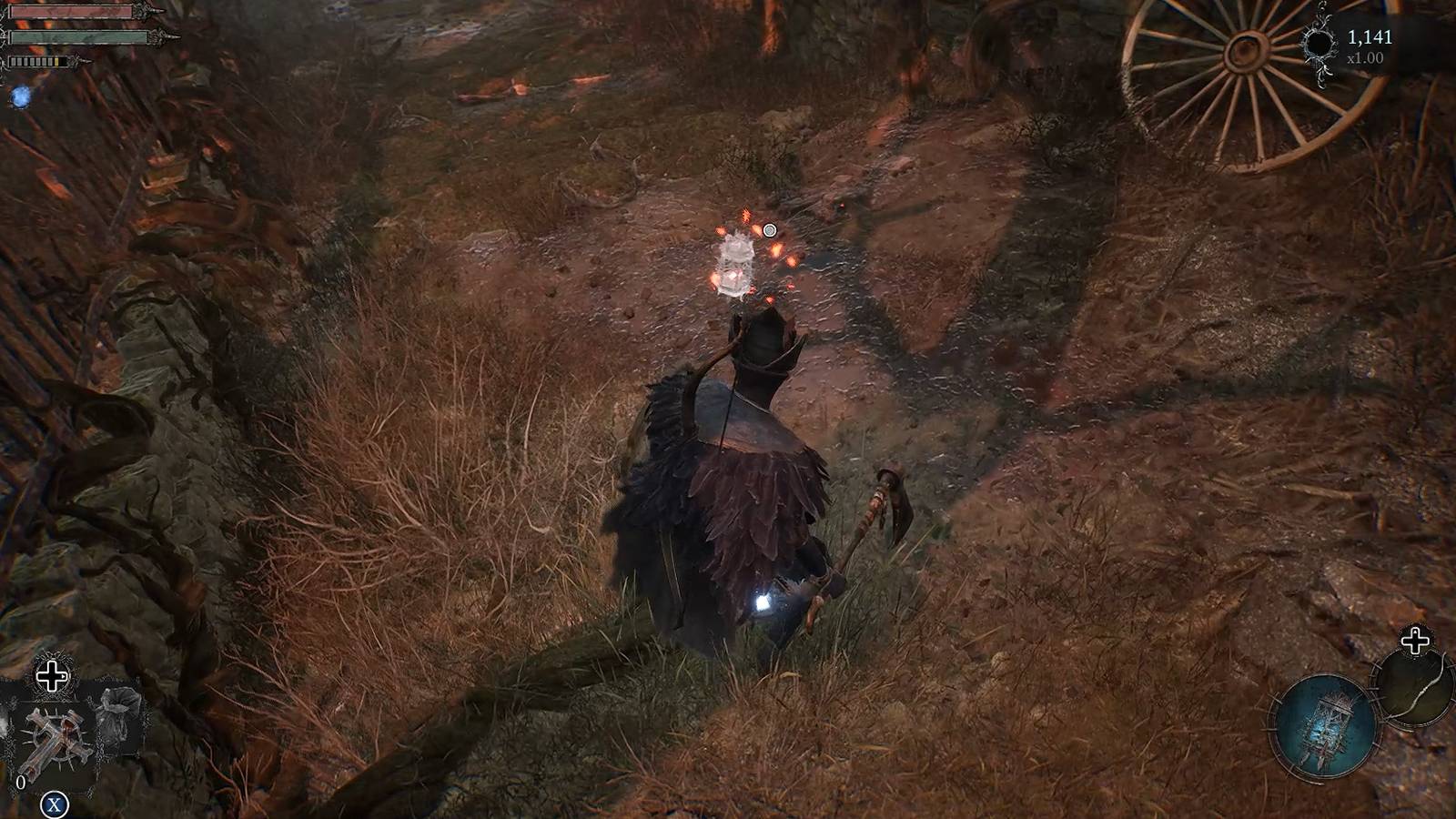
Task: Click the vigor emblem beside the 1,141 count
Action: point(1319,44)
